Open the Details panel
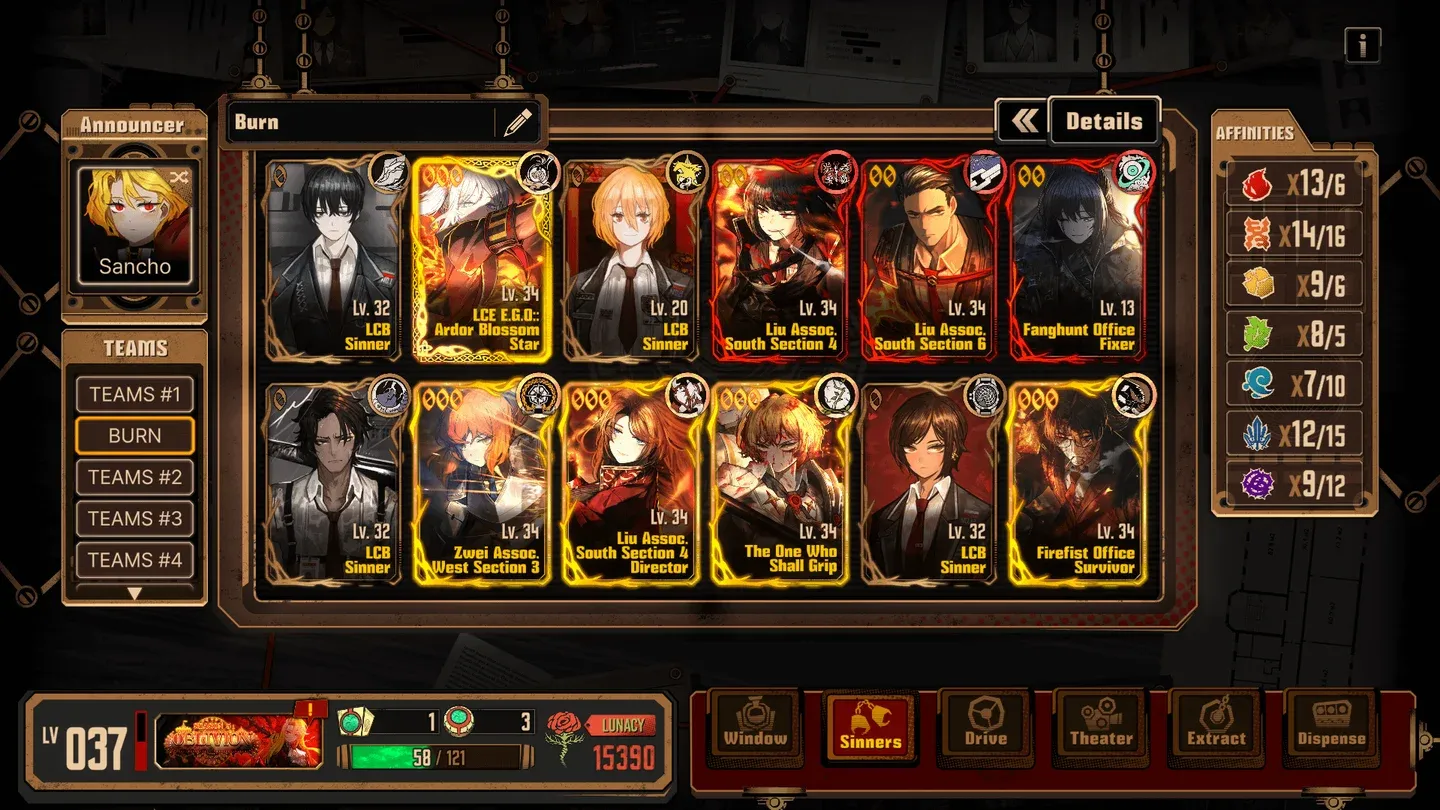 [x=1103, y=122]
